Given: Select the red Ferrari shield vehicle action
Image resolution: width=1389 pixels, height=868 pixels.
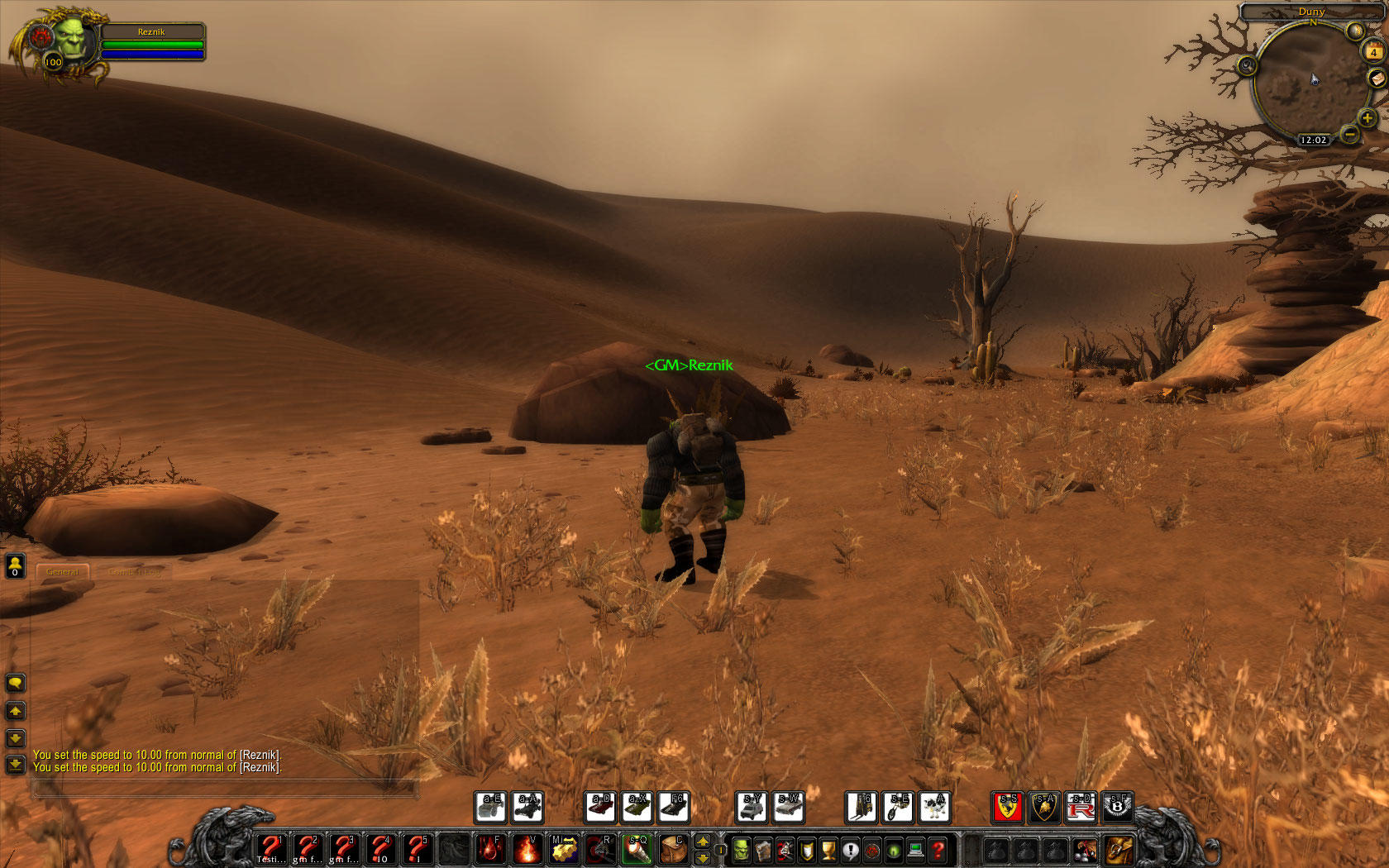Looking at the screenshot, I should [1008, 807].
